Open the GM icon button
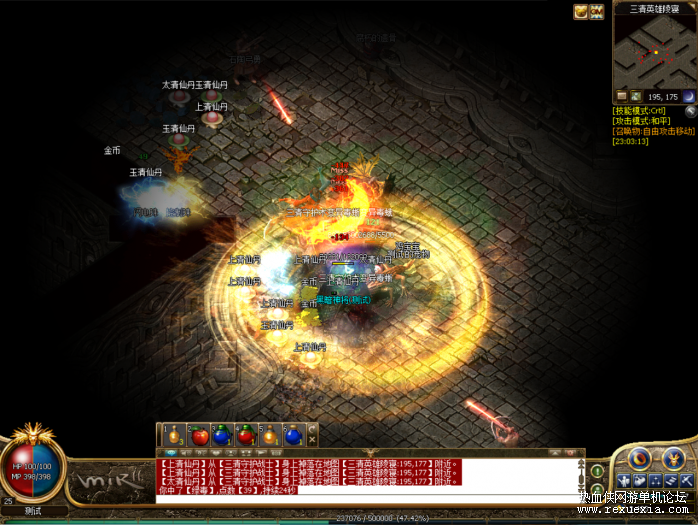The width and height of the screenshot is (698, 525). coord(597,11)
